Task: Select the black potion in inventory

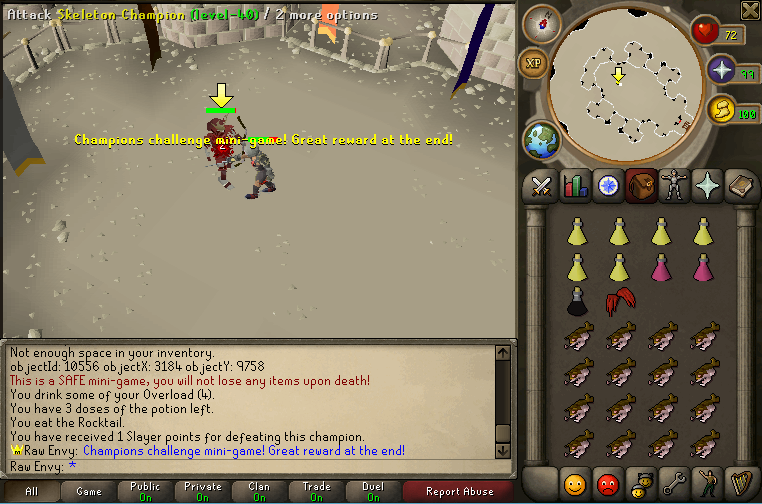Action: (576, 300)
